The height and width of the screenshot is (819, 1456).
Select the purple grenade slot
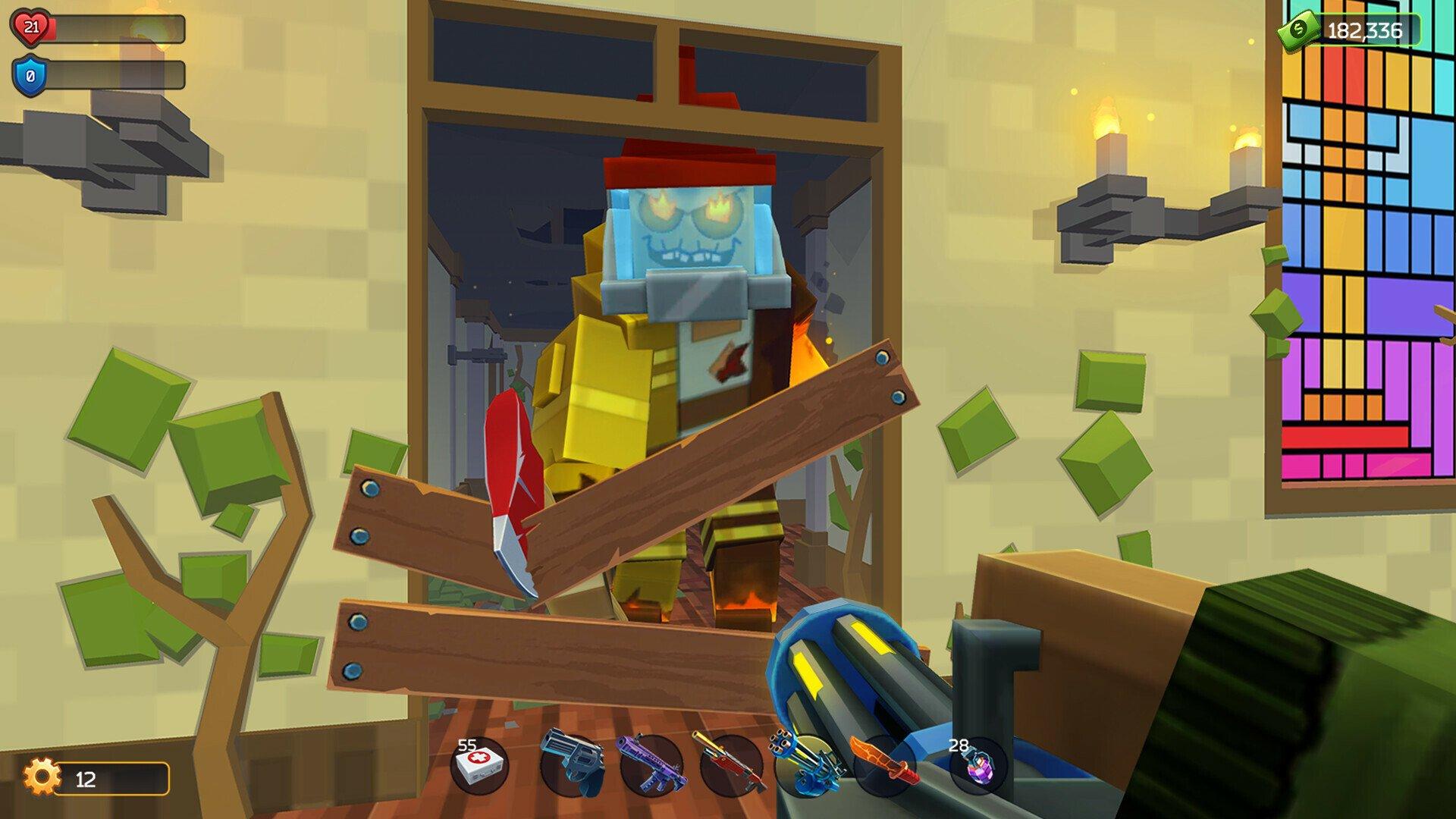[x=978, y=765]
